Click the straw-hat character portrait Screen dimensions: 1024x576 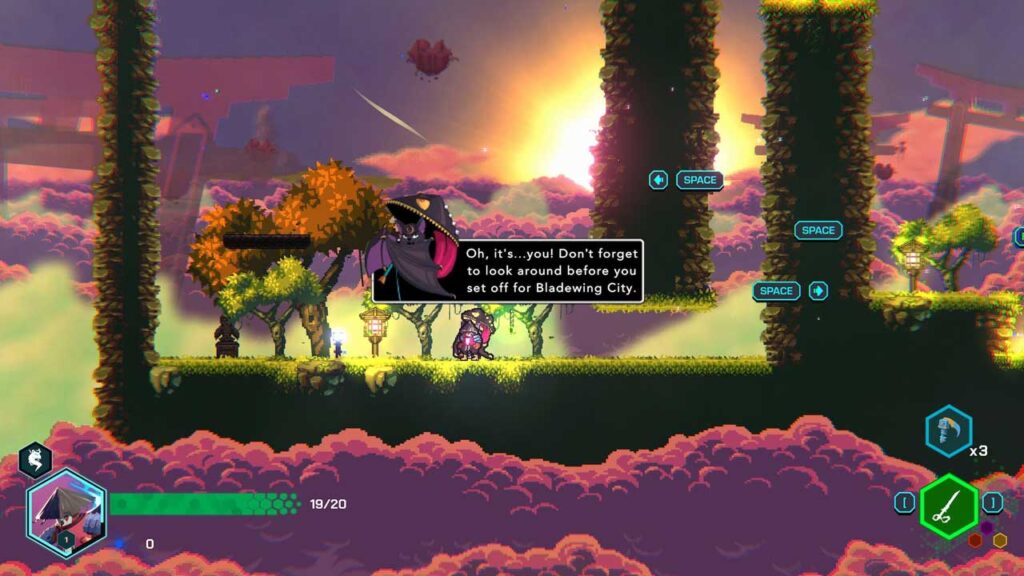click(65, 512)
